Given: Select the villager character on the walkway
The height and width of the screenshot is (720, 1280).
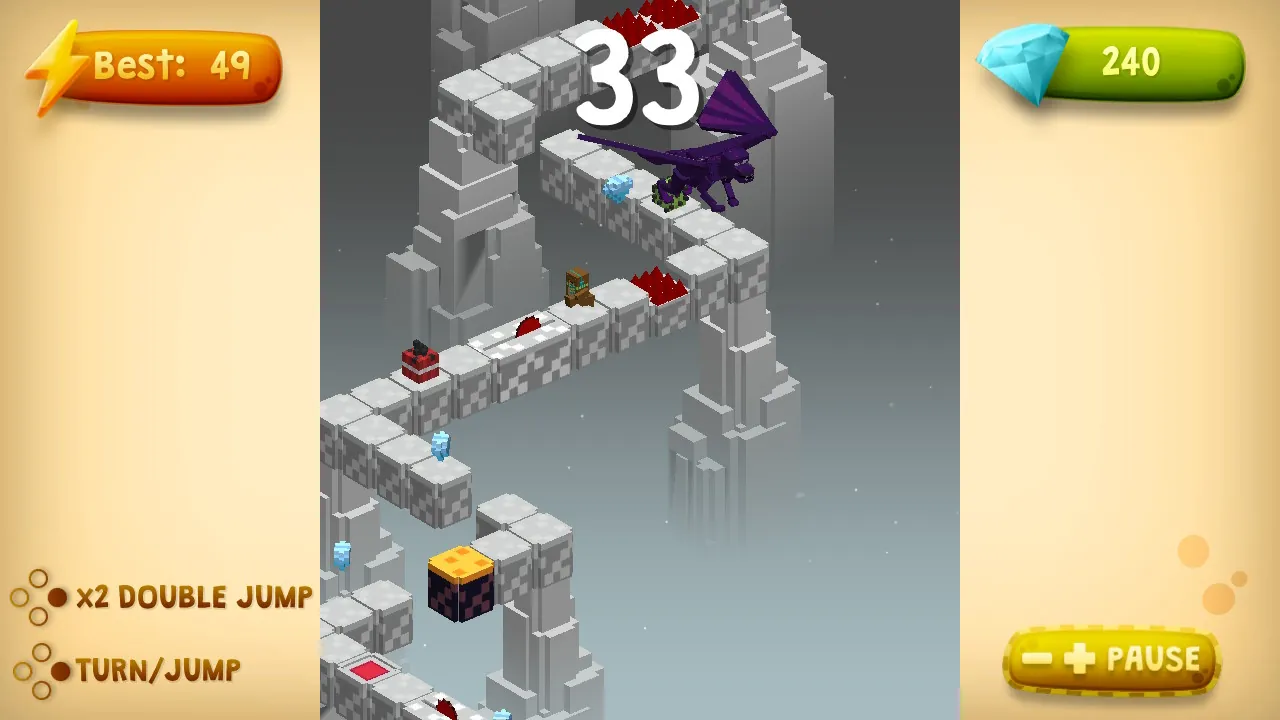Looking at the screenshot, I should (x=578, y=288).
